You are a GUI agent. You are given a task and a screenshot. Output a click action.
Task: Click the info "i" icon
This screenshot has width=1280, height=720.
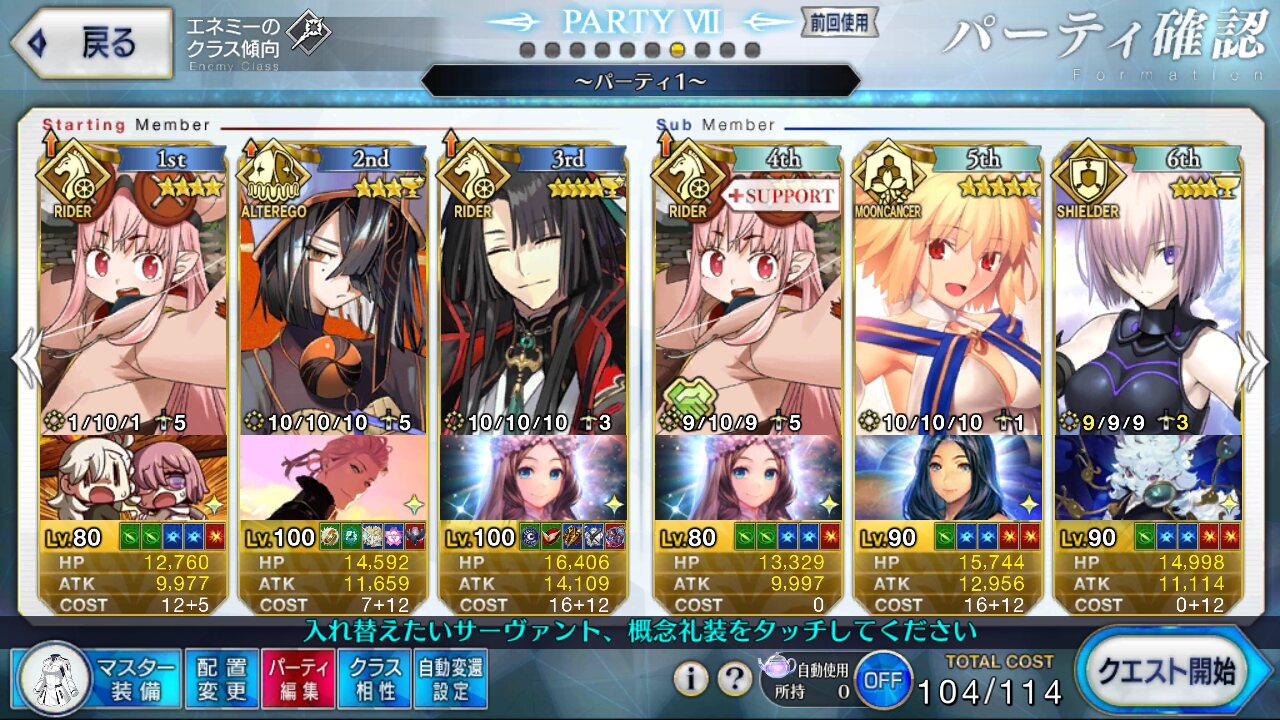691,679
